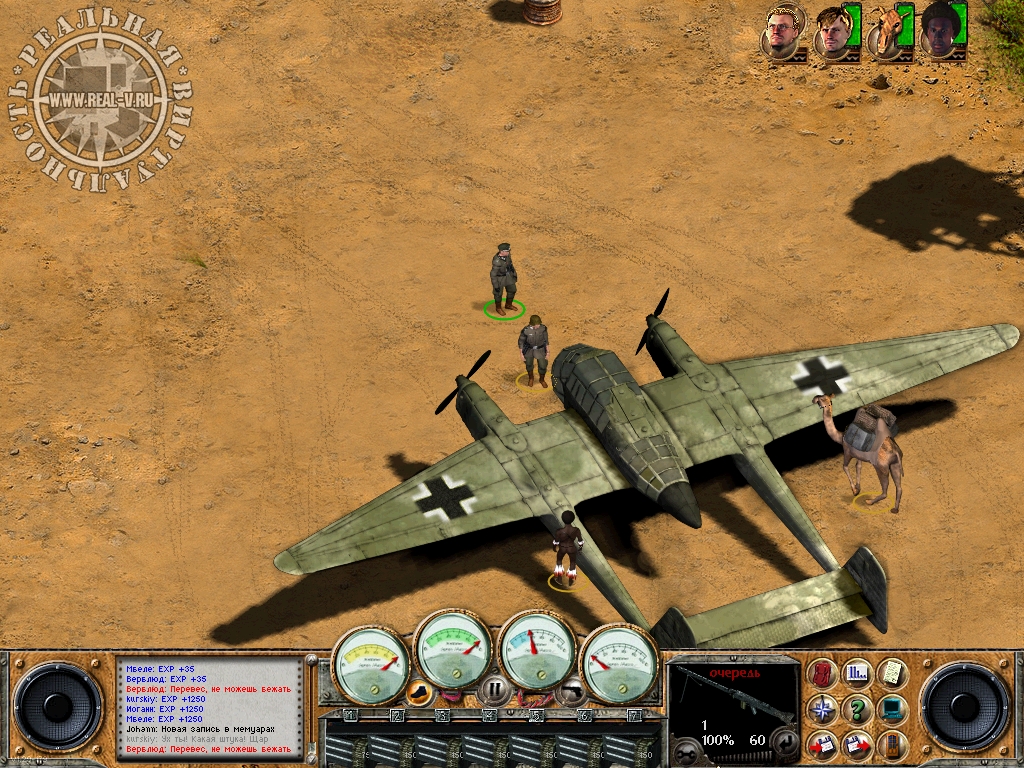Open the compass map icon
Viewport: 1024px width, 768px height.
pyautogui.click(x=823, y=710)
